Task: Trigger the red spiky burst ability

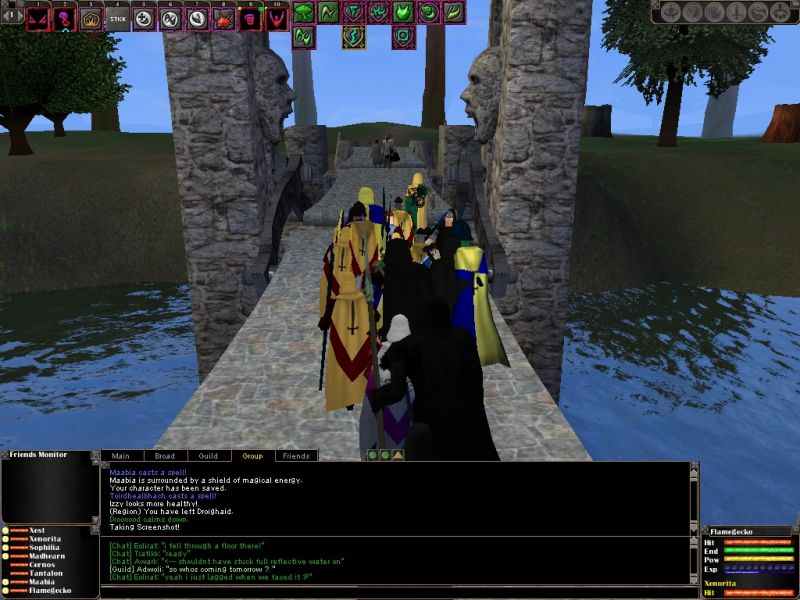Action: (x=223, y=18)
